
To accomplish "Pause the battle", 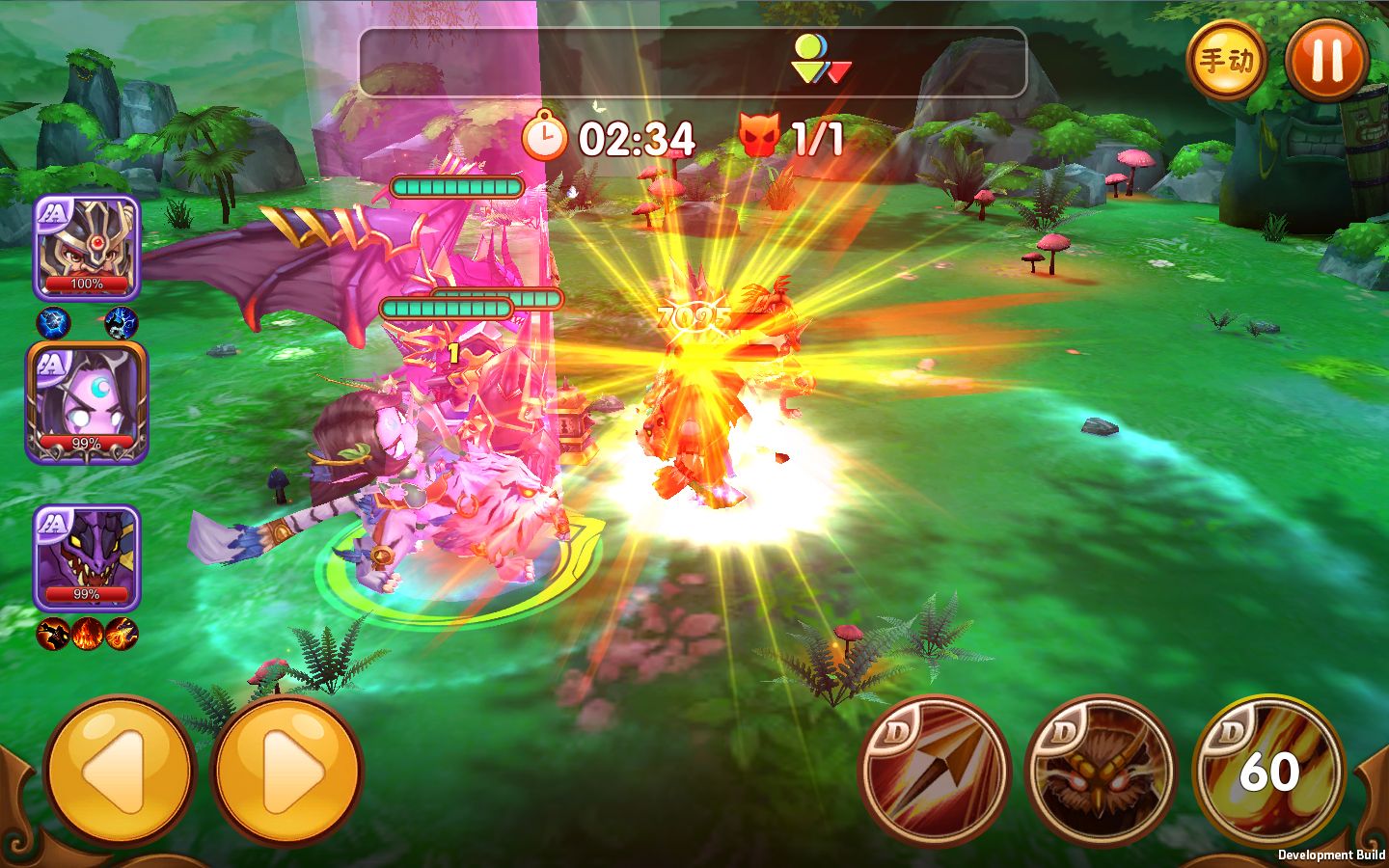I will [x=1327, y=60].
